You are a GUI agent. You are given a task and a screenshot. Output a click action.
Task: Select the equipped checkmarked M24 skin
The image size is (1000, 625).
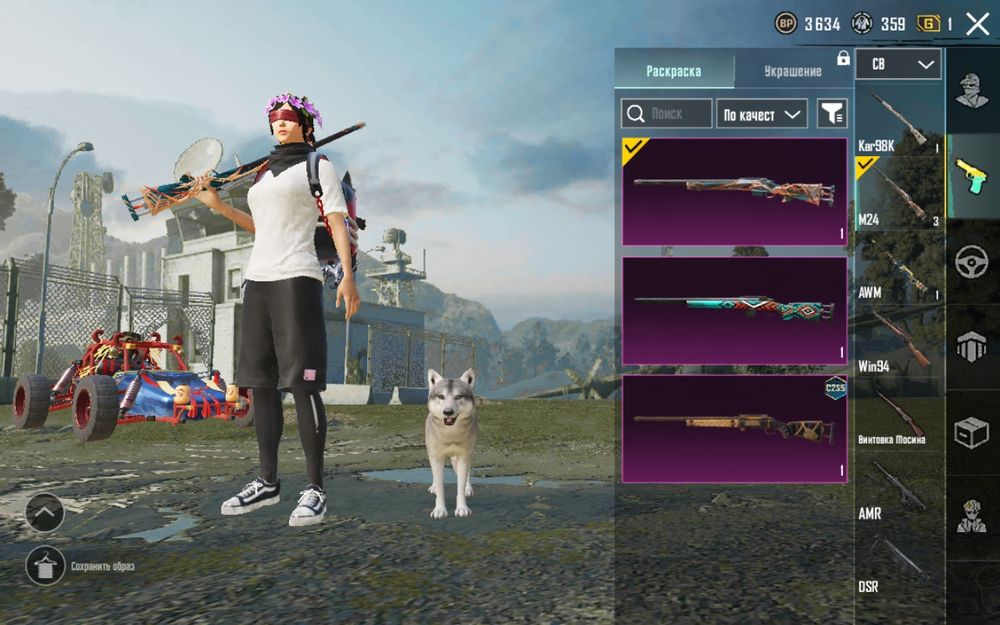point(734,192)
